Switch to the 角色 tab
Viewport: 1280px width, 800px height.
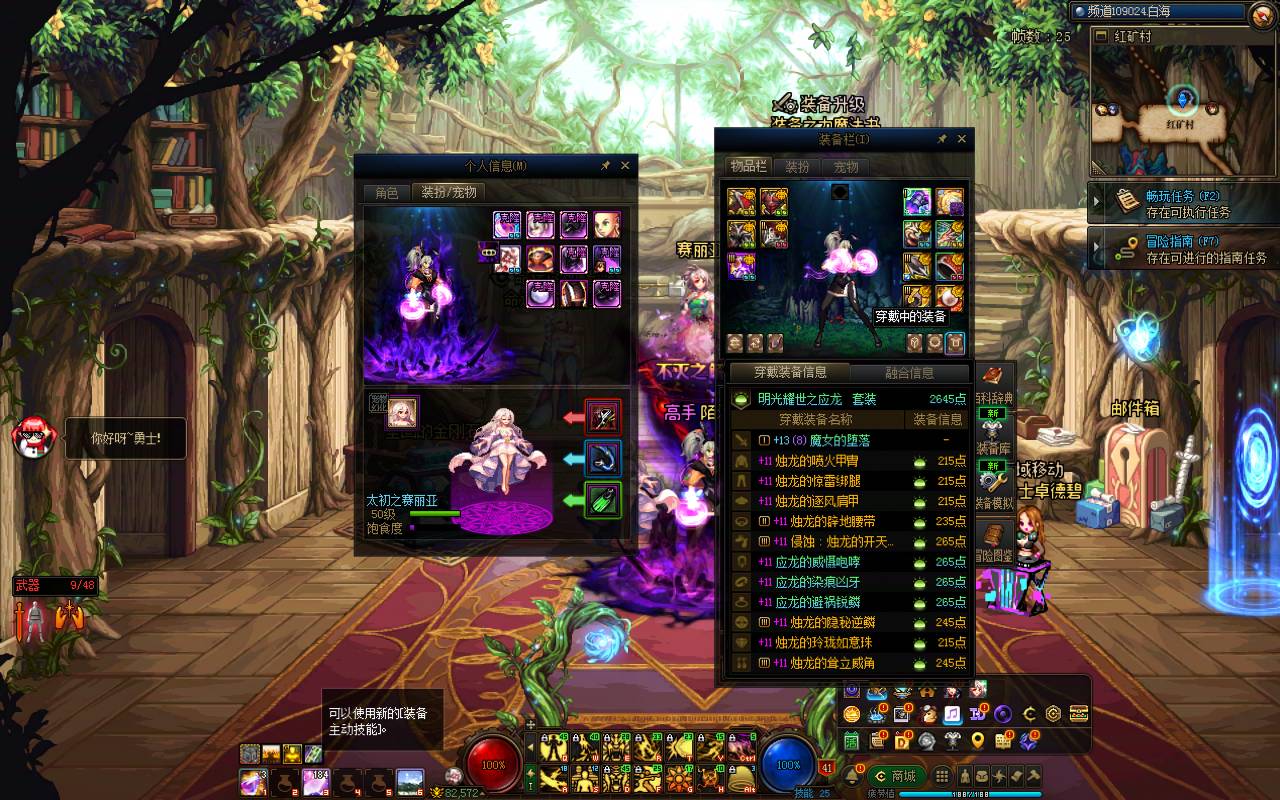387,193
